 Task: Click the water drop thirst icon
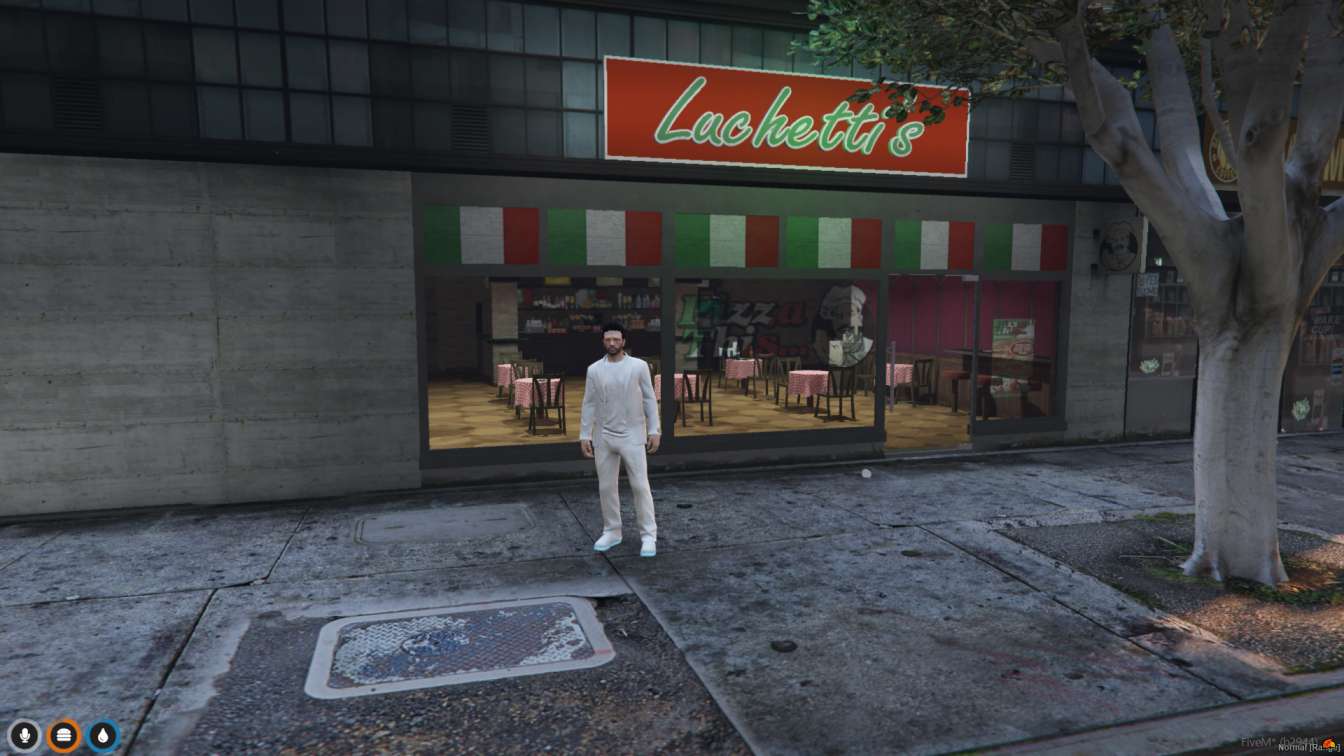(103, 736)
